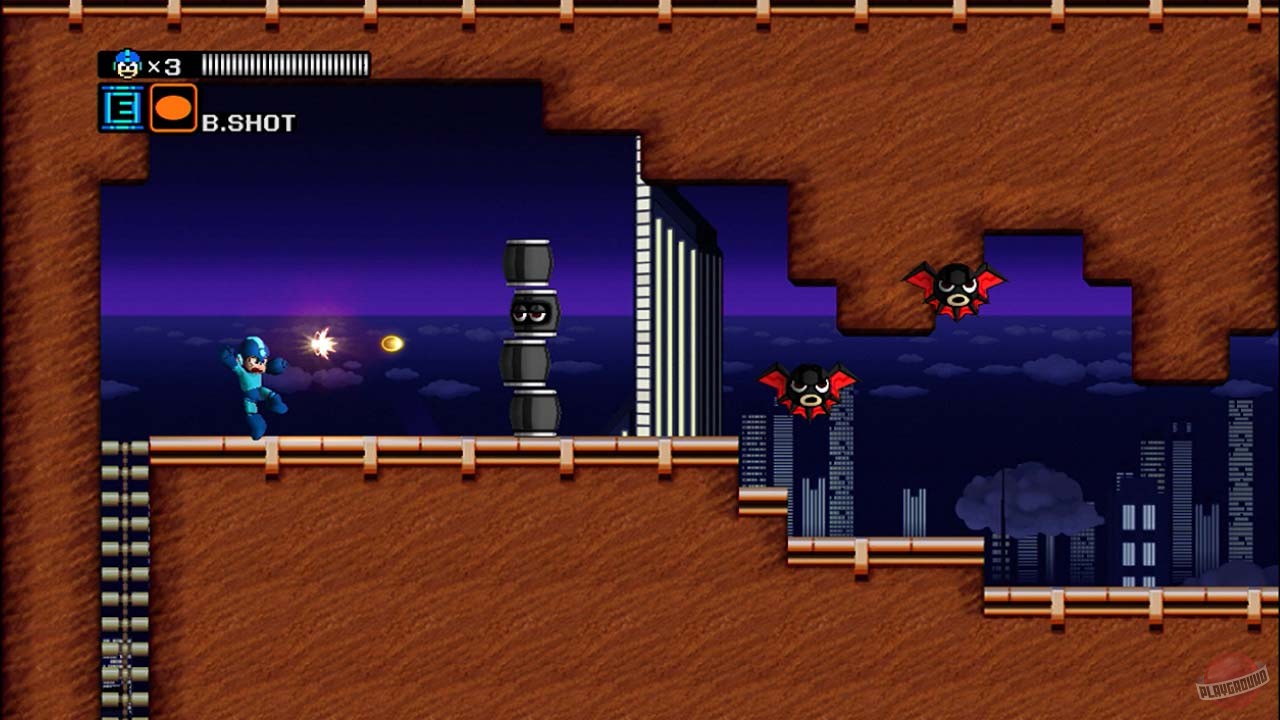Click the Mega Man head life counter icon
The width and height of the screenshot is (1280, 720).
tap(126, 62)
